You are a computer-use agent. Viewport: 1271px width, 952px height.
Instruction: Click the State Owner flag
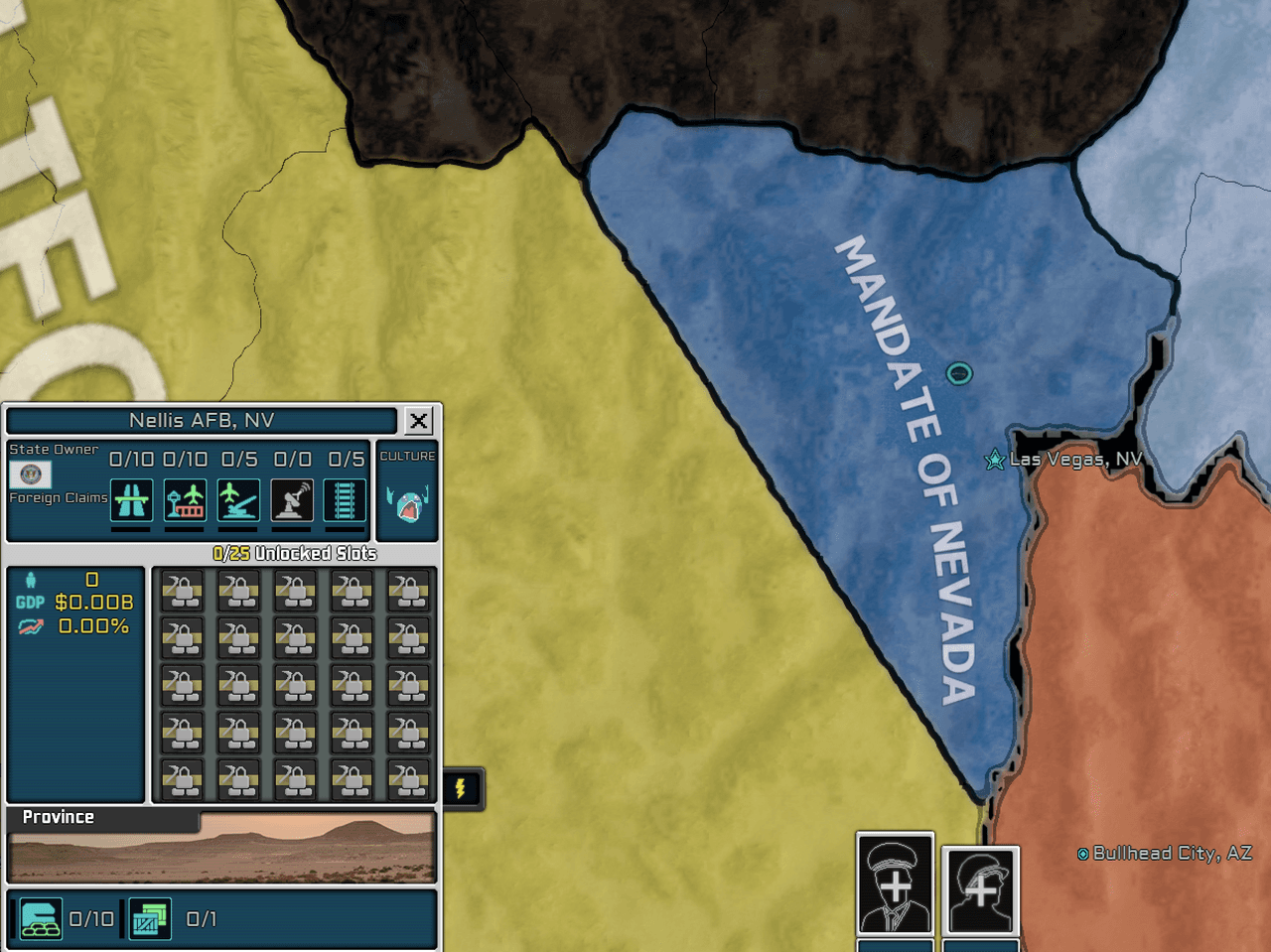tap(30, 475)
